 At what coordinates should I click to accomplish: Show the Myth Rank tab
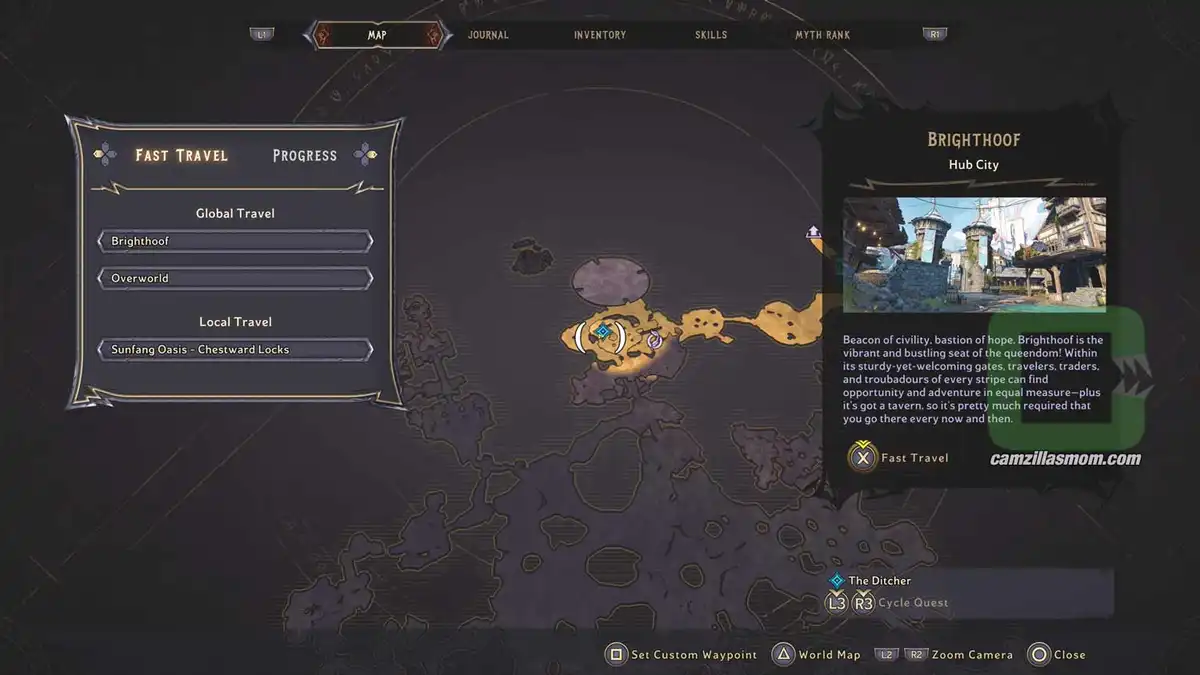coord(822,35)
